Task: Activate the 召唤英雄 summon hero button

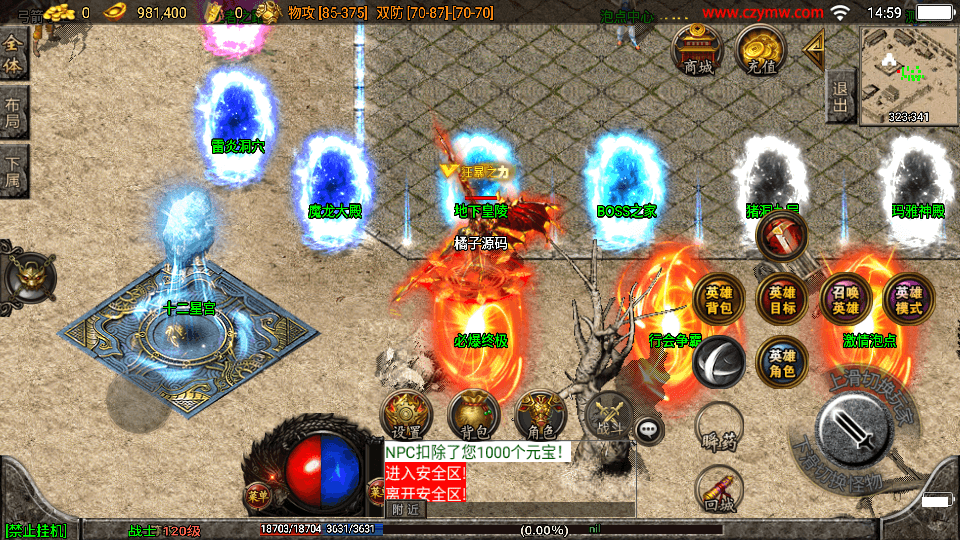Action: [x=846, y=300]
